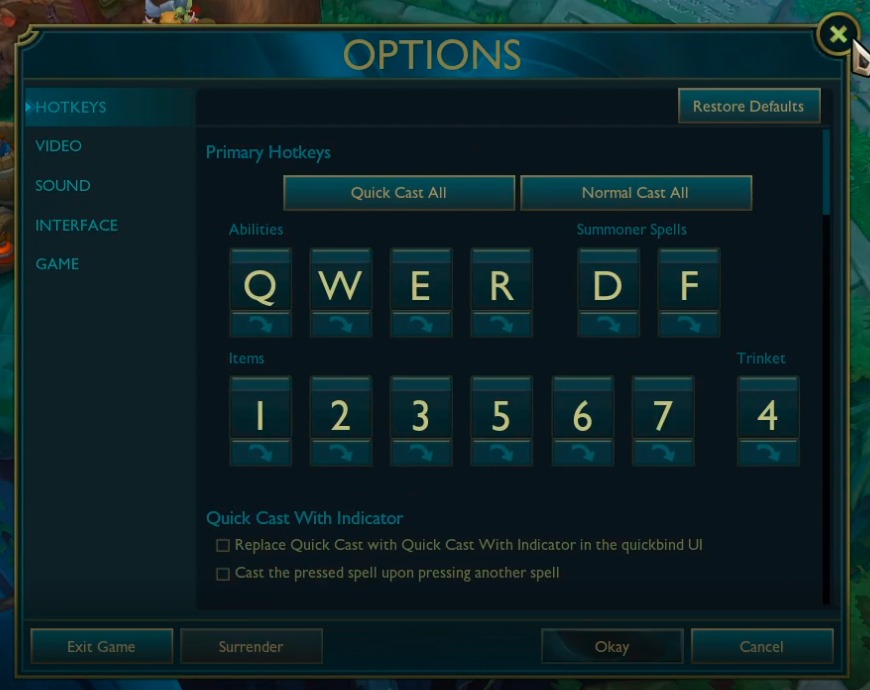Select the Interface settings tab
This screenshot has height=690, width=870.
coord(77,225)
